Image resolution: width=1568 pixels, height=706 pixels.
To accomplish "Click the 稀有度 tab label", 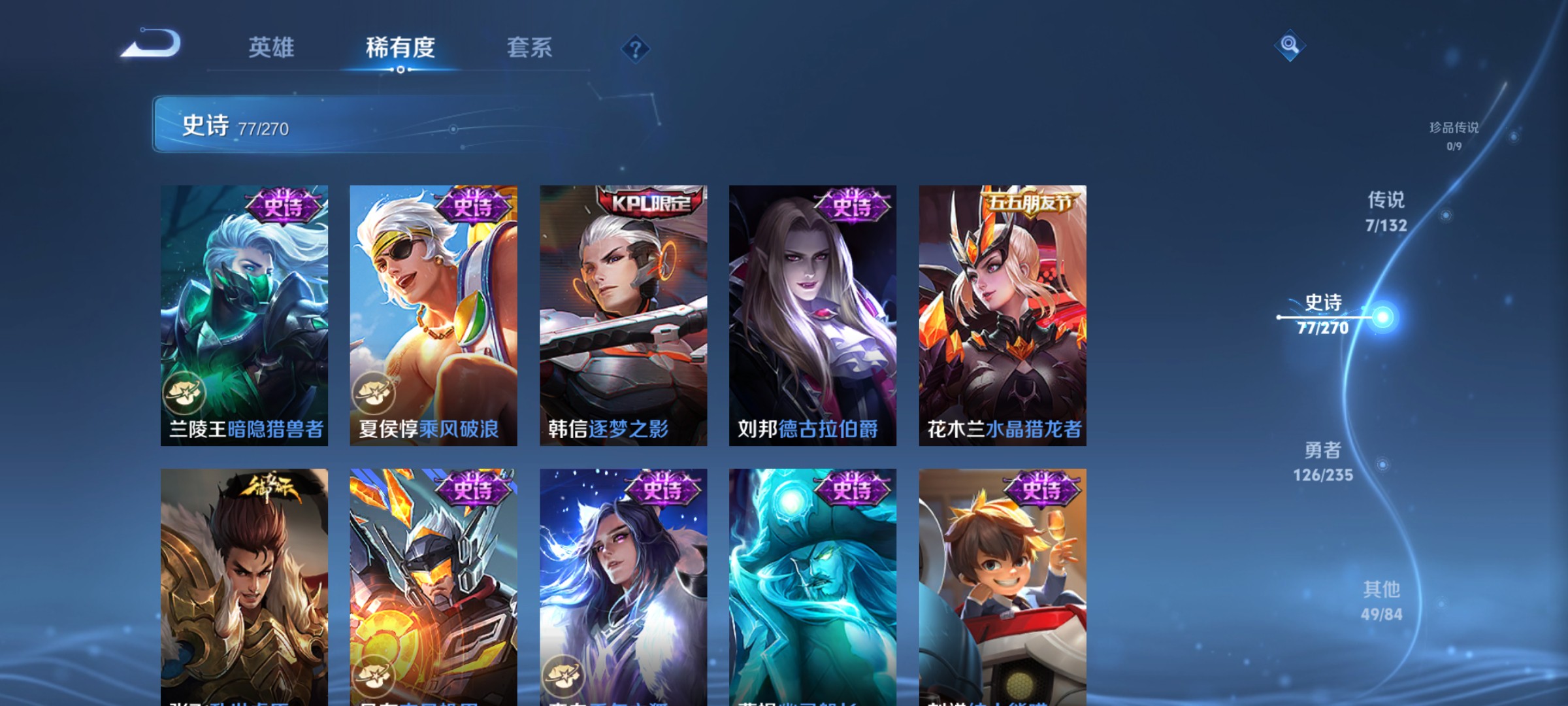I will (x=400, y=47).
